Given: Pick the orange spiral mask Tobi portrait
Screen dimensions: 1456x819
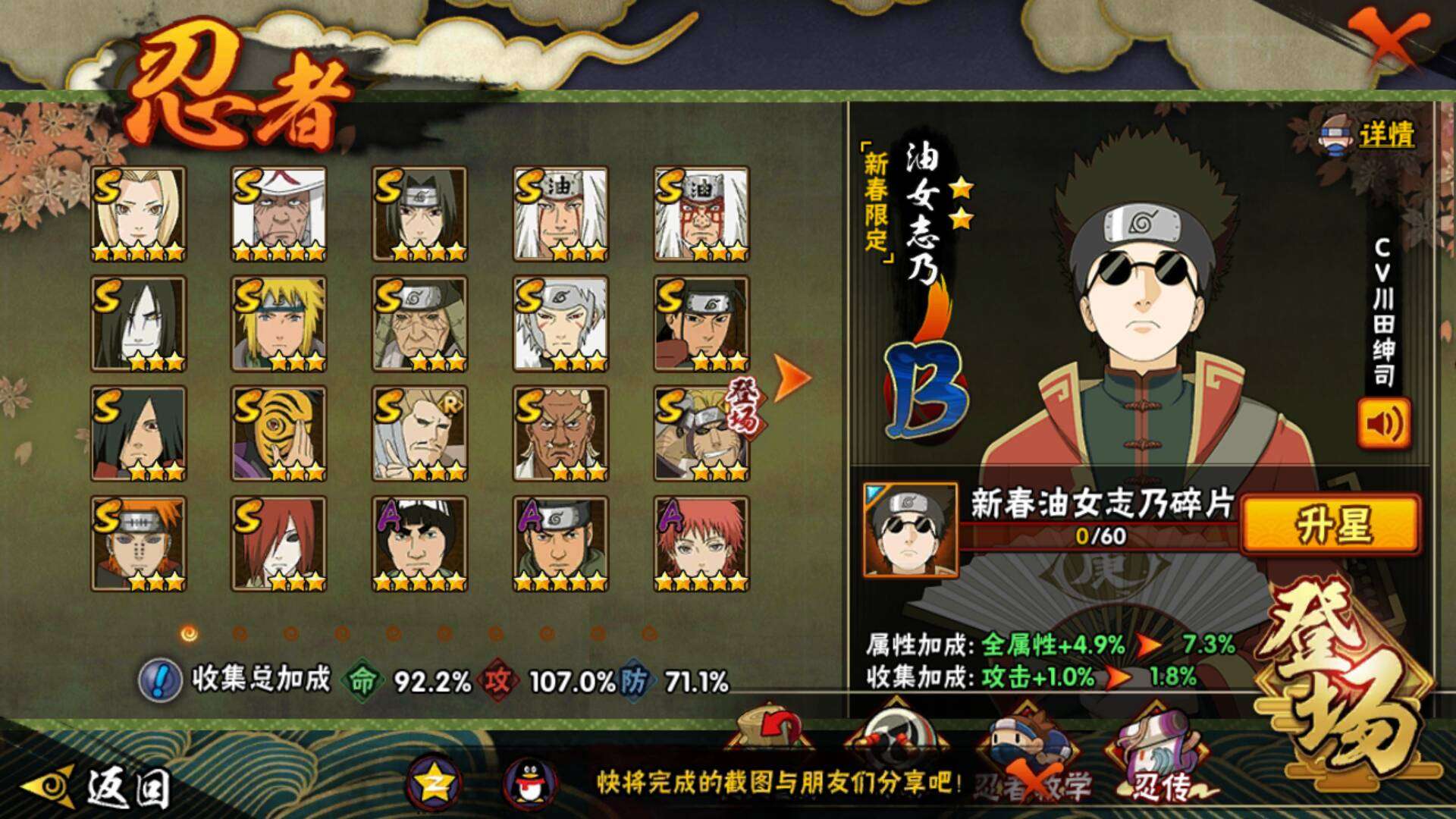Looking at the screenshot, I should click(279, 434).
